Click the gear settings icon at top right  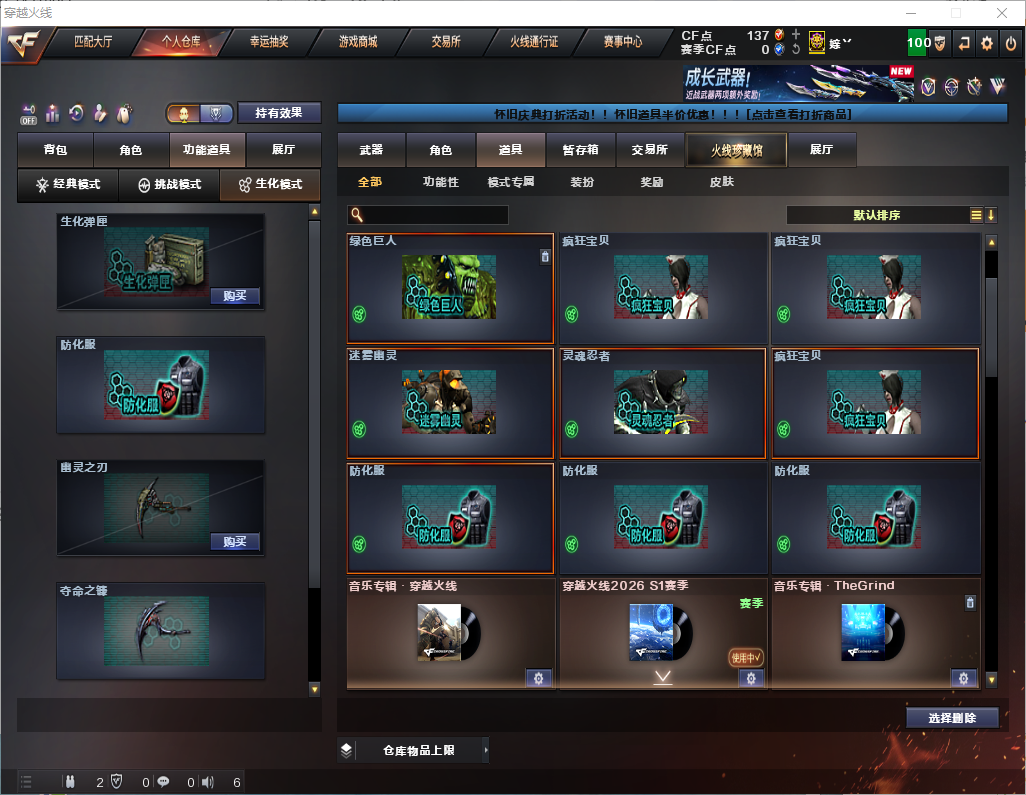pos(987,43)
